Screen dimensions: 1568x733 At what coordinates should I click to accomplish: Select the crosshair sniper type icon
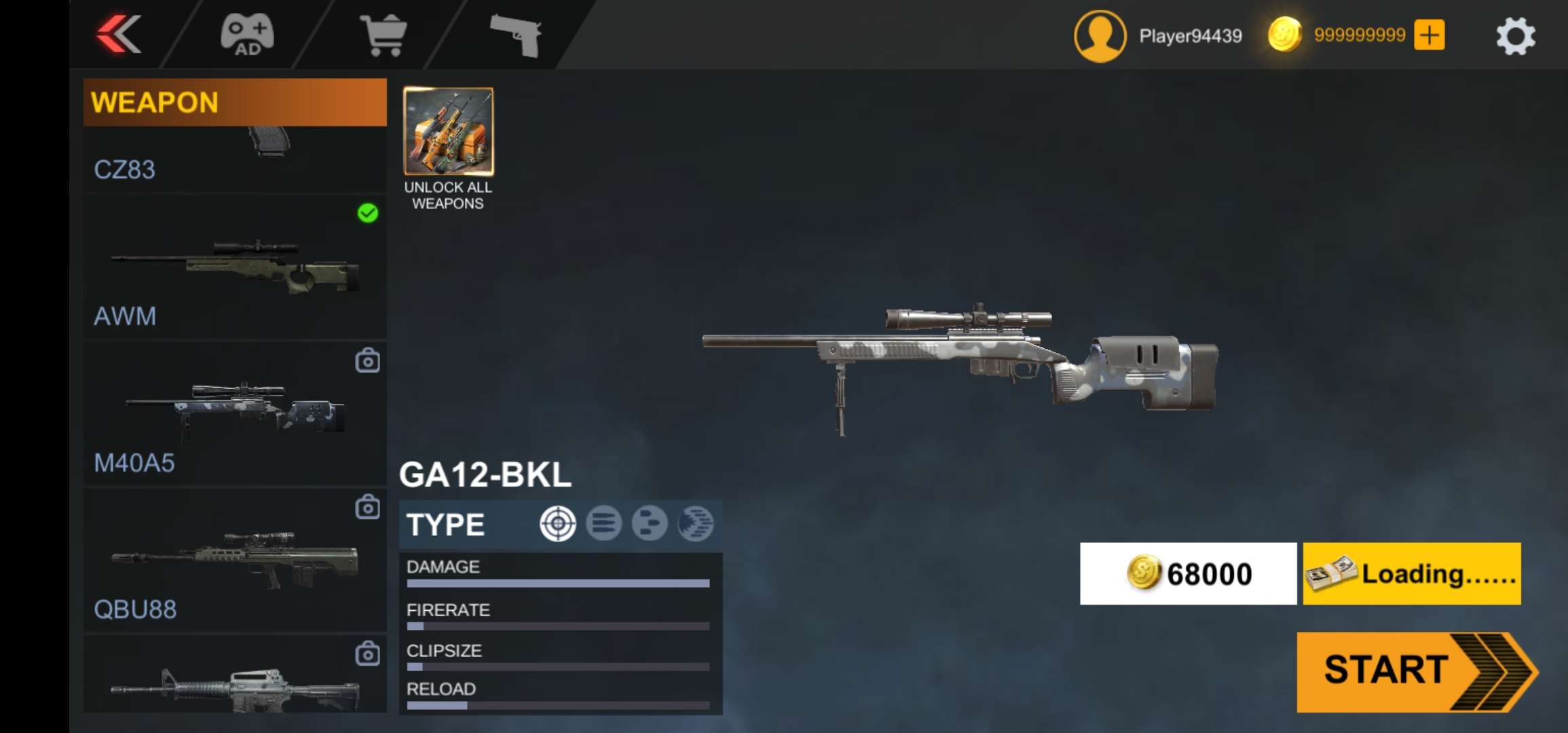557,524
